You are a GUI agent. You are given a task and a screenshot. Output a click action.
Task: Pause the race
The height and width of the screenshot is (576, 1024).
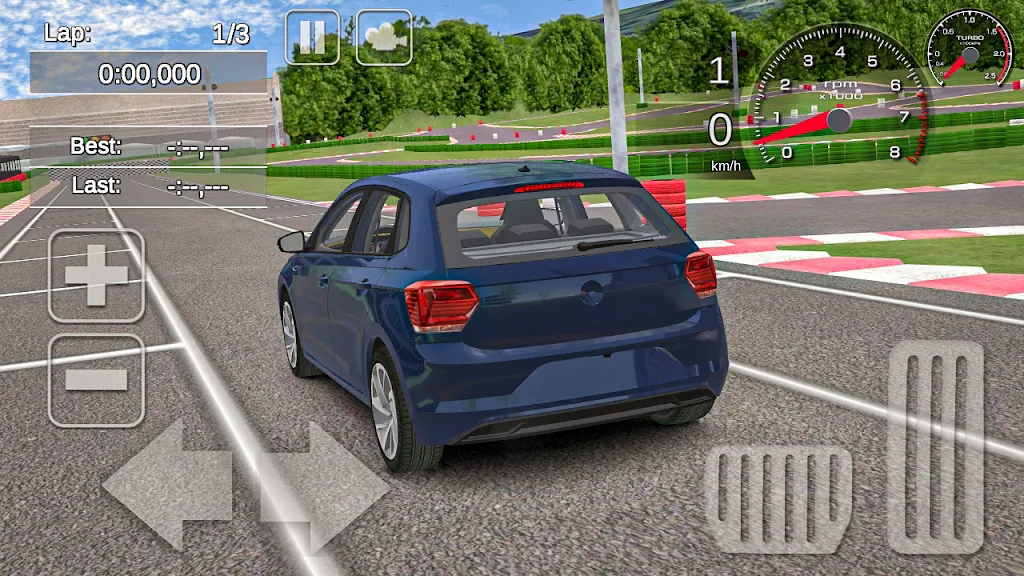312,38
